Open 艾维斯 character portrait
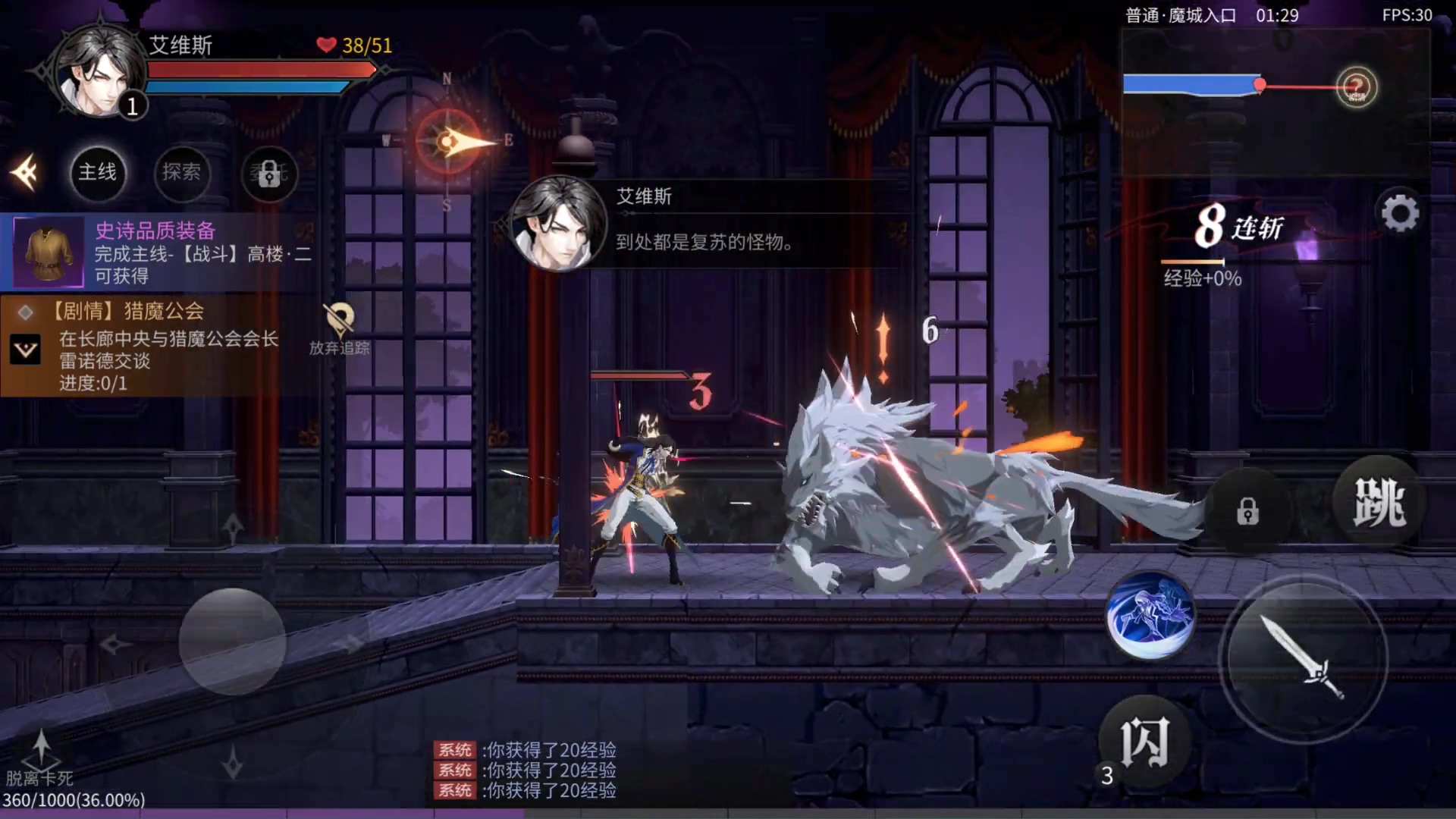 tap(99, 72)
